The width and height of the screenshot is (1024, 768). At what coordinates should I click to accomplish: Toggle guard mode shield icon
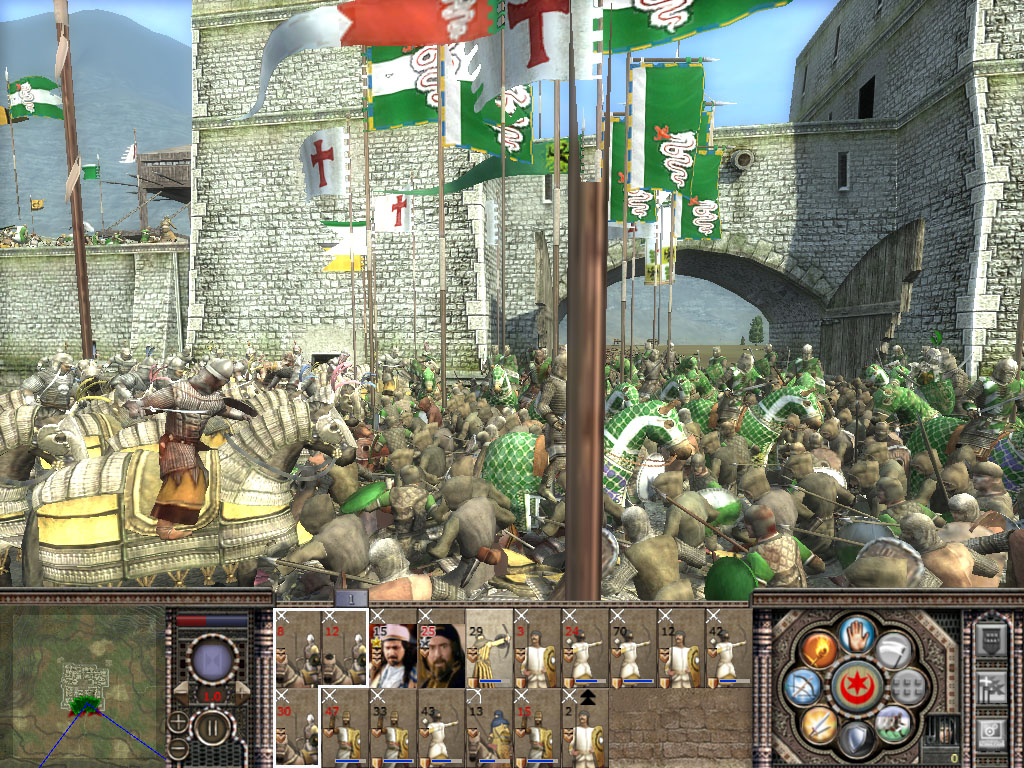[x=855, y=738]
